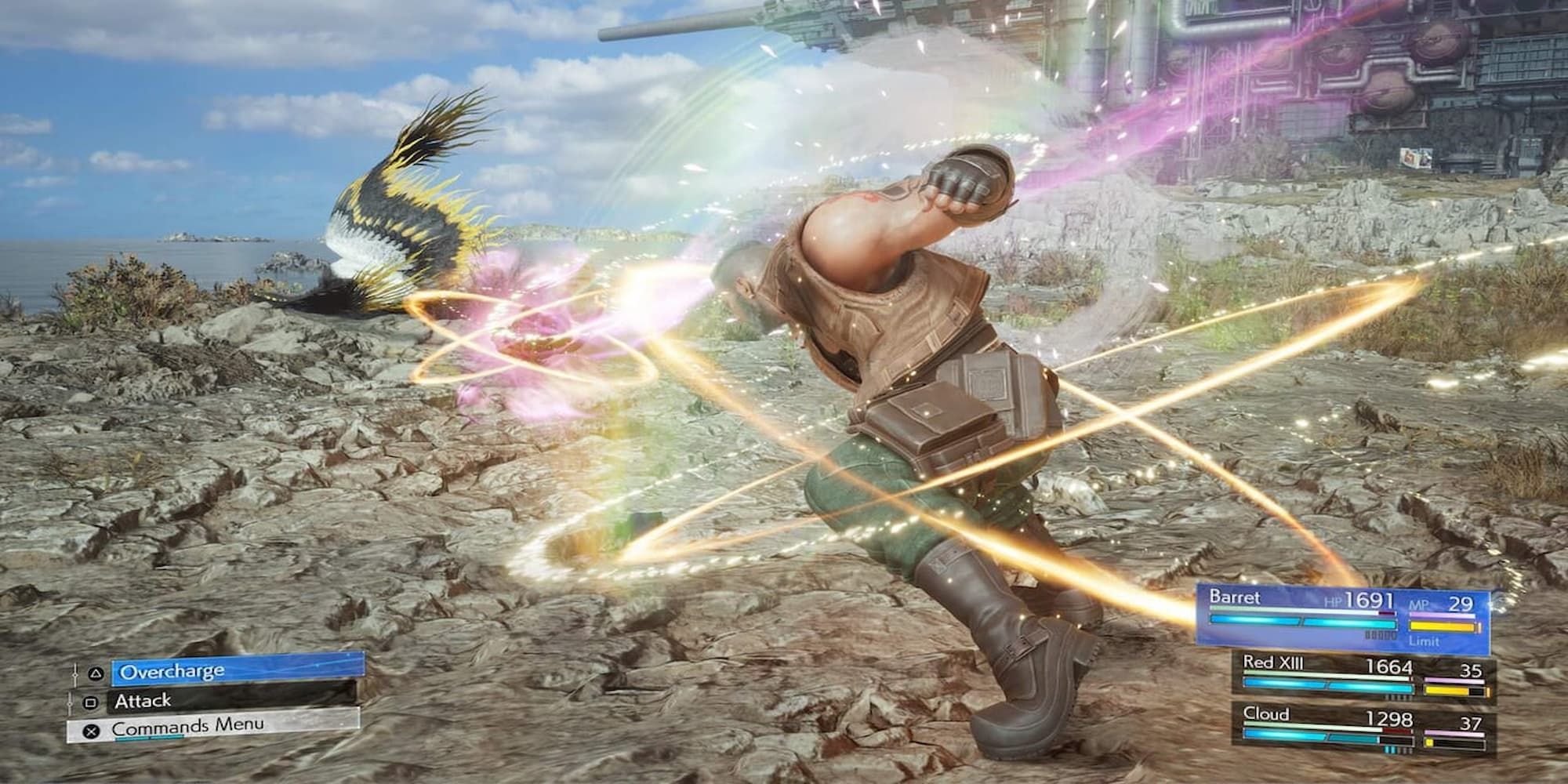Click Barret's blue HP gauge bar
Image resolution: width=1568 pixels, height=784 pixels.
(1303, 622)
